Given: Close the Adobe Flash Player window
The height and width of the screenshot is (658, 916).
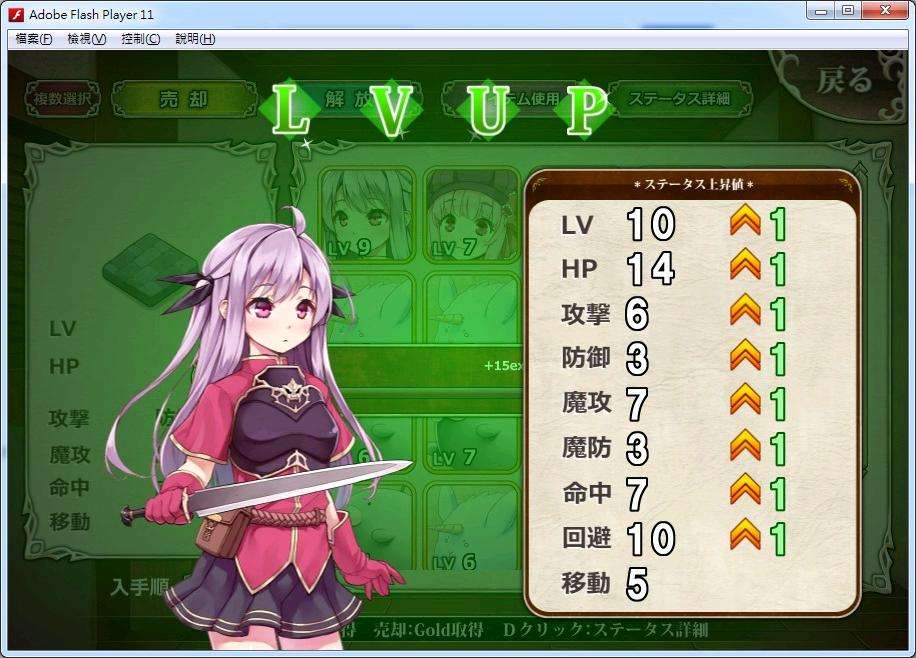Looking at the screenshot, I should [x=884, y=11].
